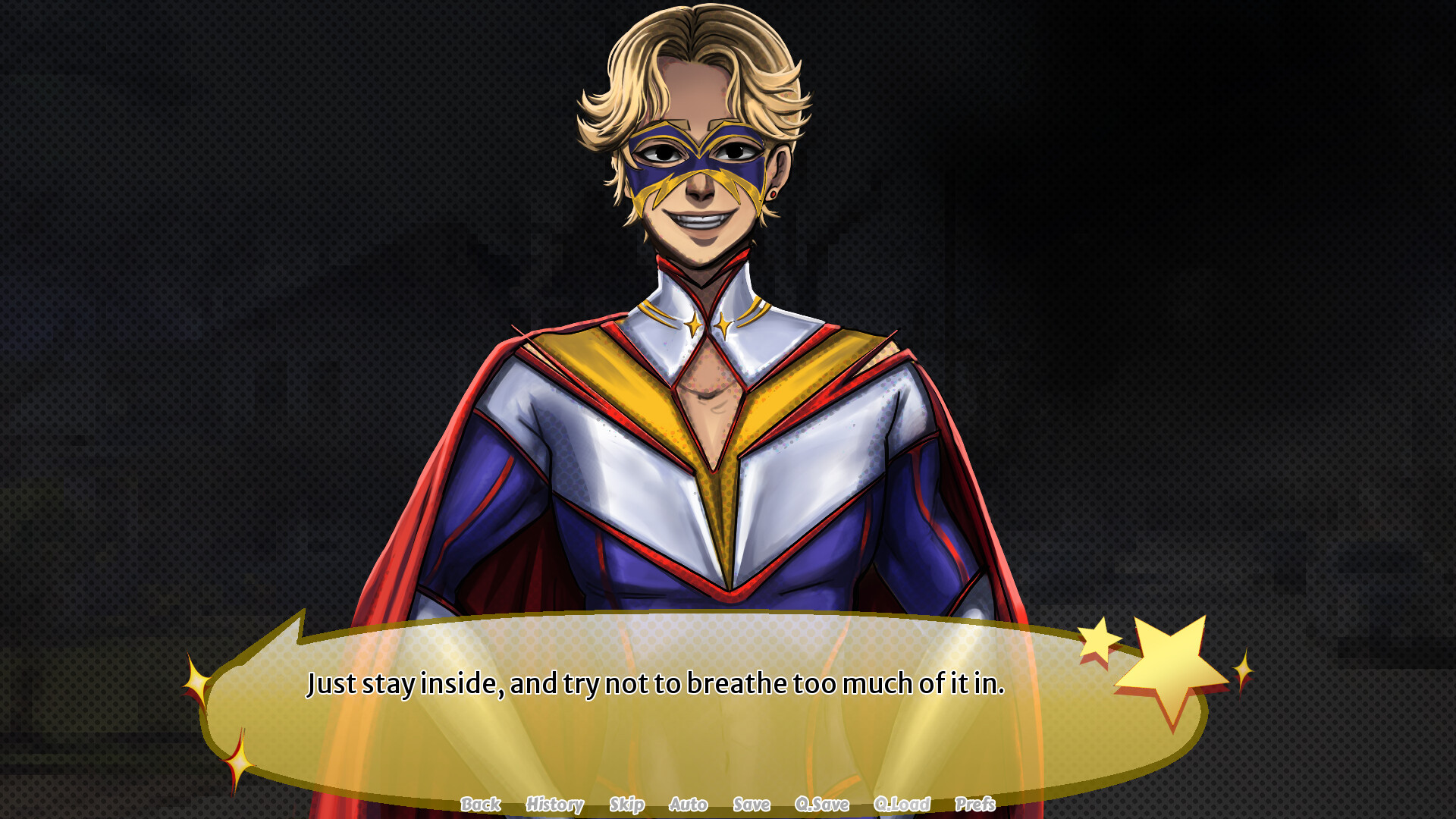Viewport: 1456px width, 819px height.
Task: Turn on Auto-forward mode
Action: [689, 805]
